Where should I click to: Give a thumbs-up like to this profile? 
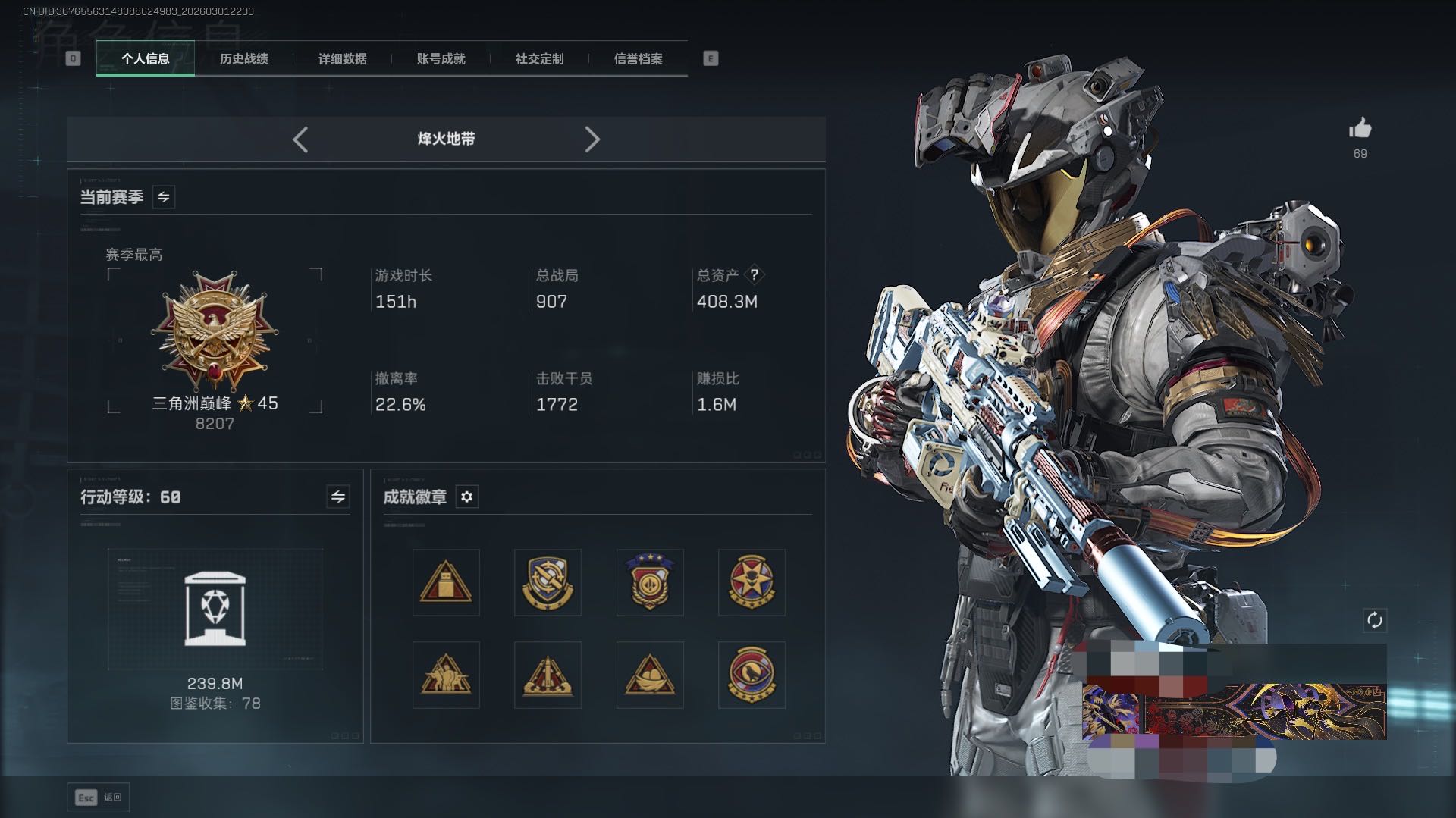point(1360,129)
